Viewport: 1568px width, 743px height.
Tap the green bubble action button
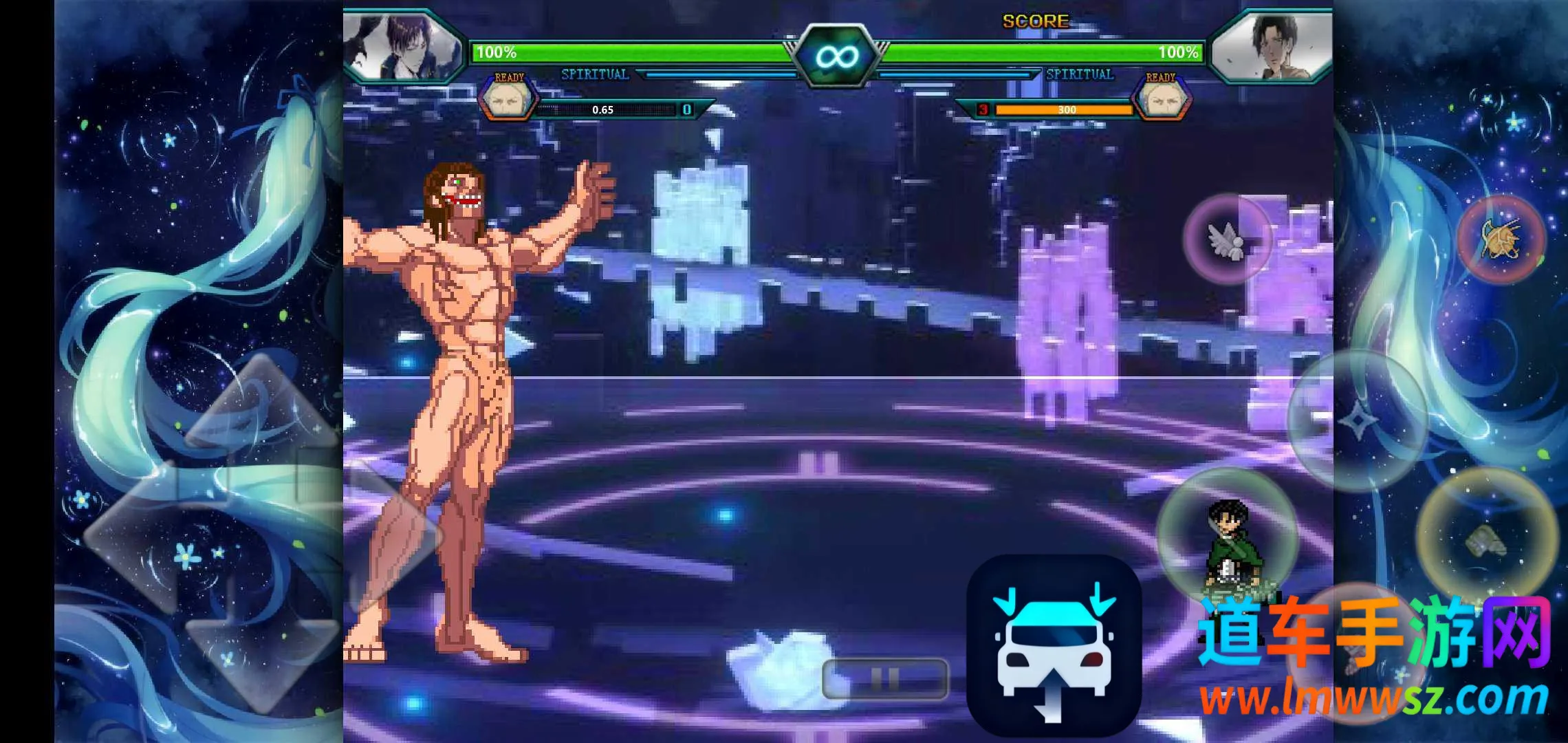[x=1228, y=537]
